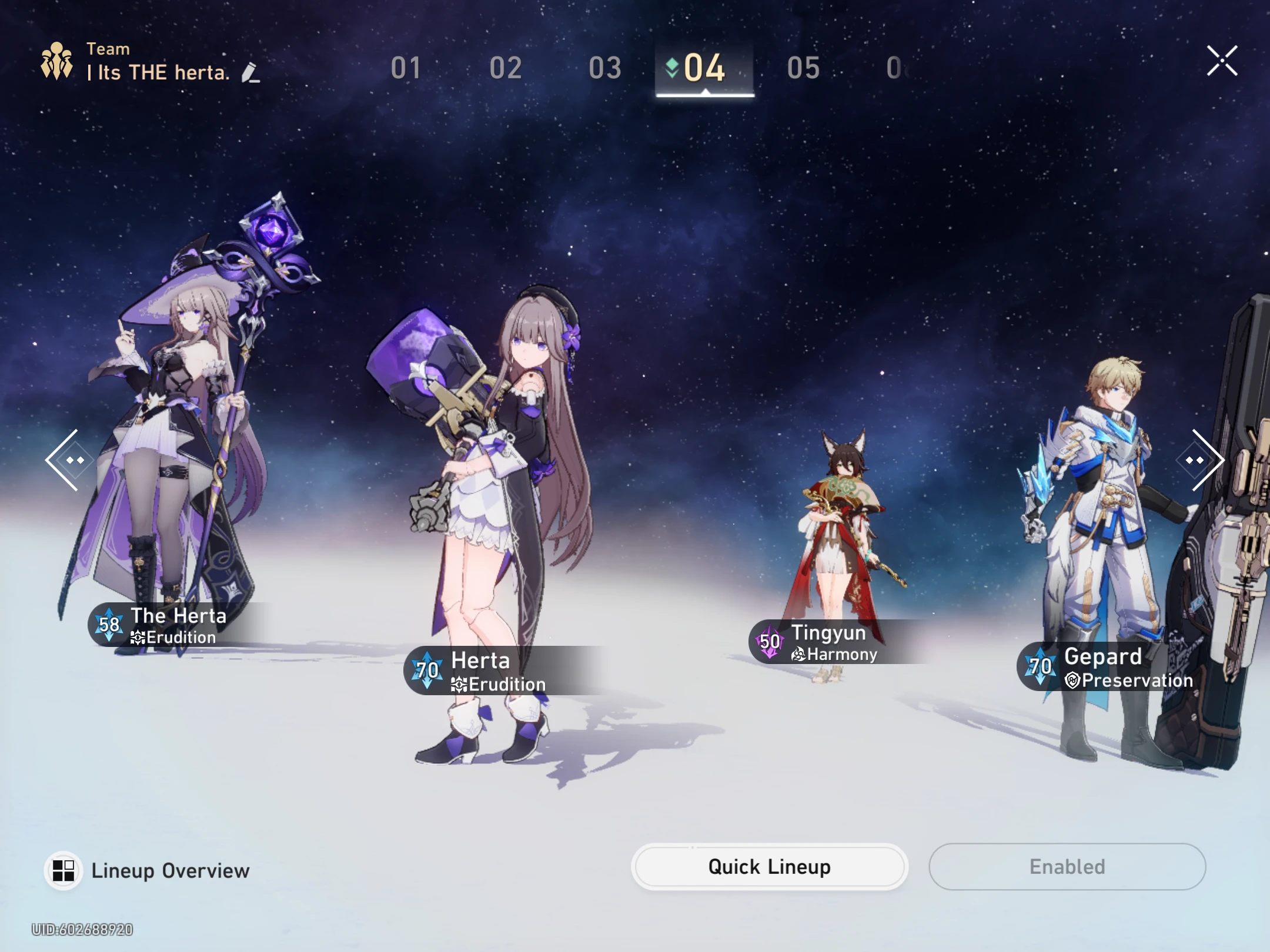The image size is (1270, 952).
Task: Switch to team tab 05
Action: [x=802, y=69]
